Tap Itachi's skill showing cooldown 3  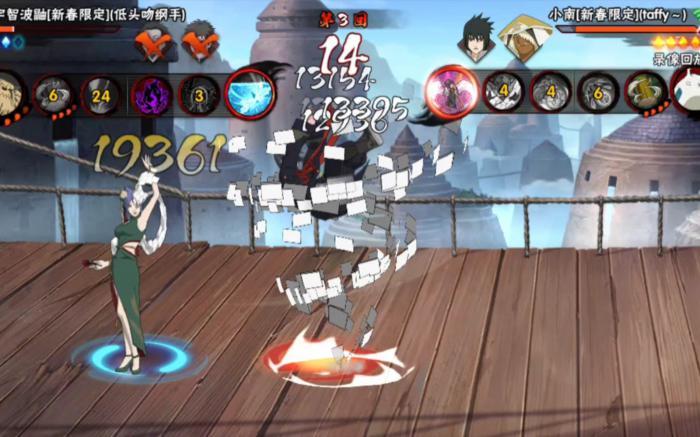199,95
